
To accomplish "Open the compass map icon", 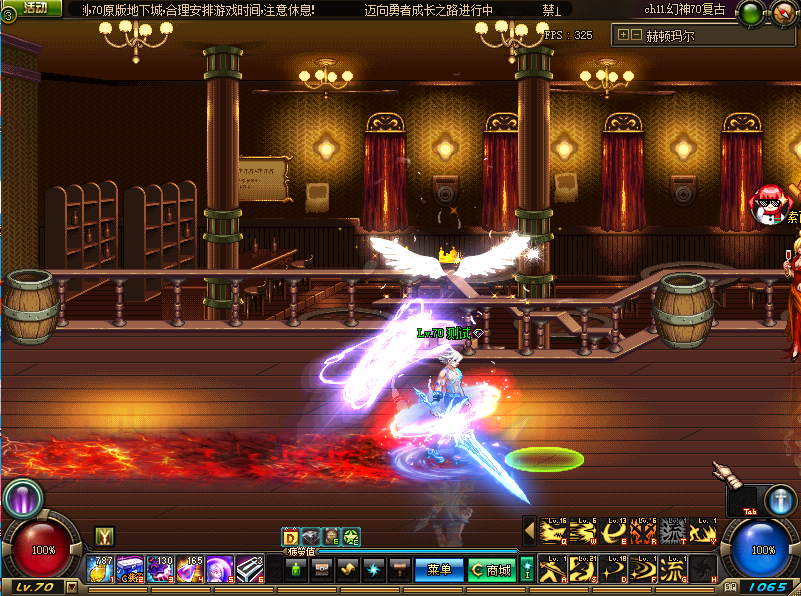I will click(783, 14).
